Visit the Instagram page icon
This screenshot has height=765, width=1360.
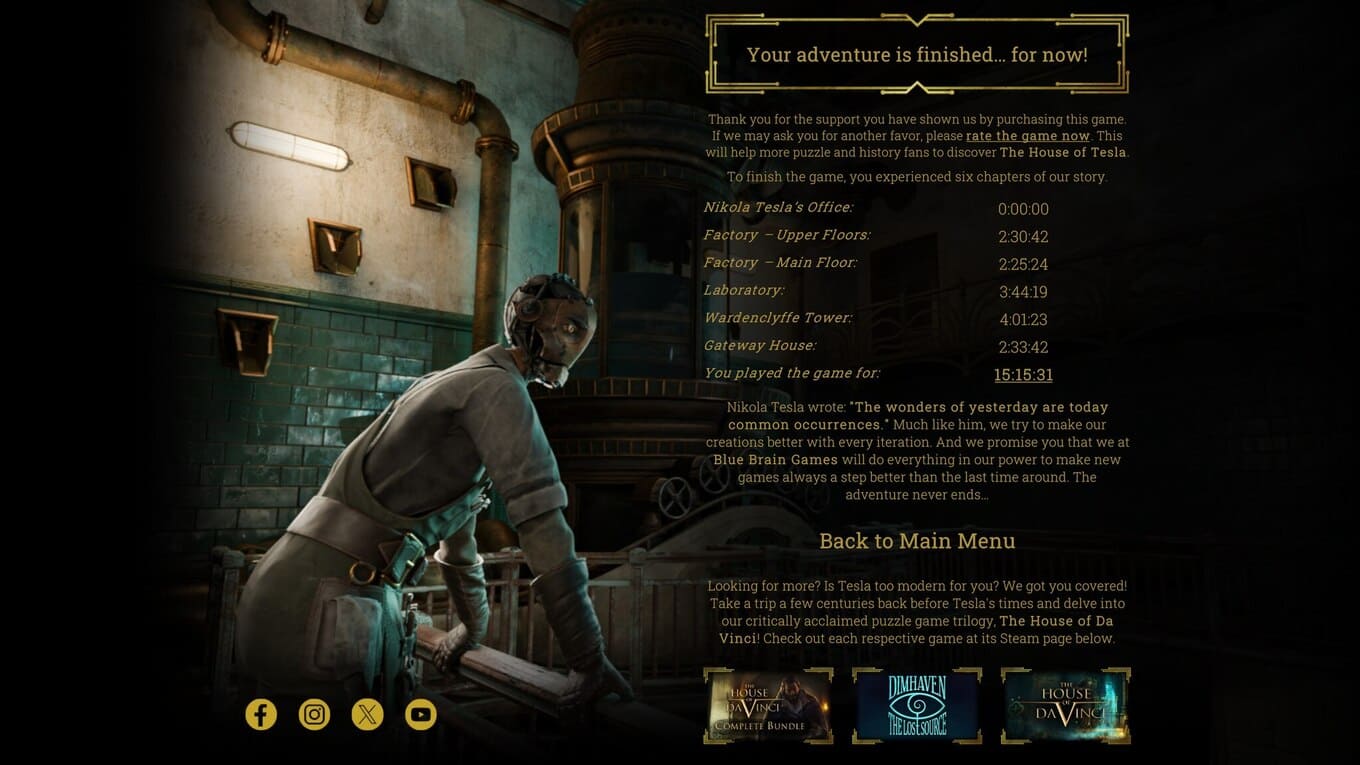(314, 714)
